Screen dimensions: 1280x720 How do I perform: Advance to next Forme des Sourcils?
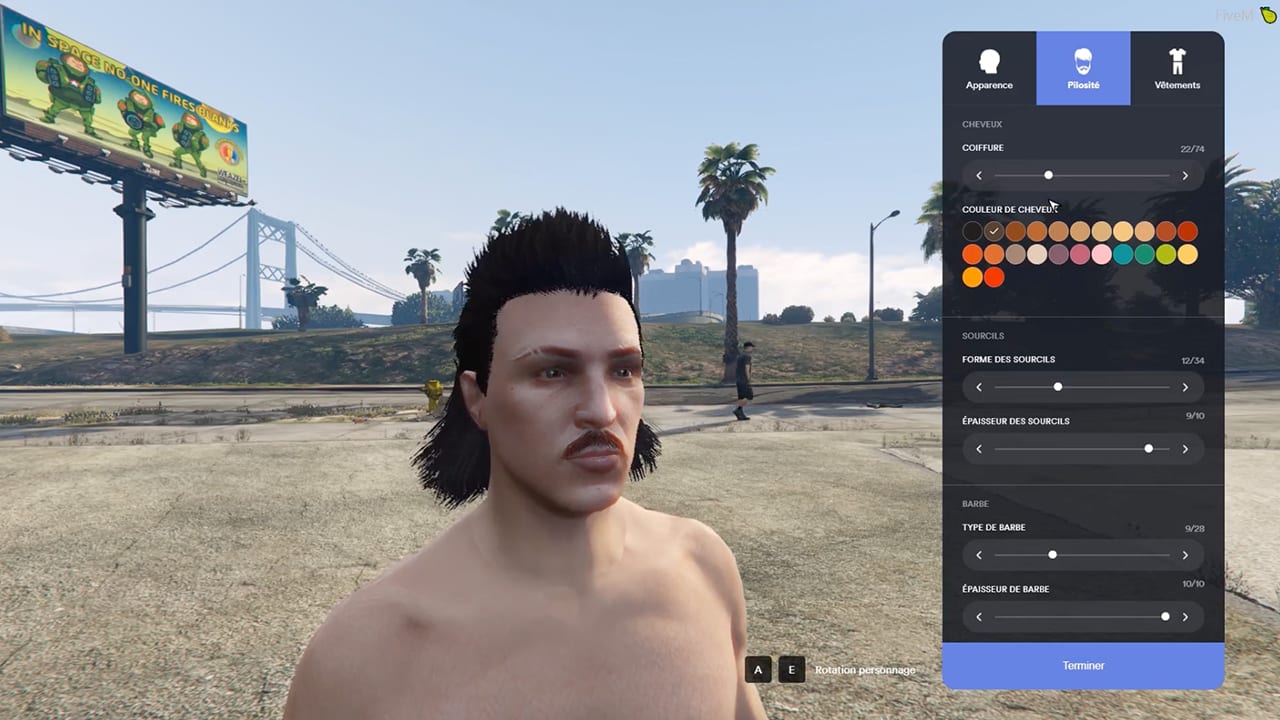pyautogui.click(x=1185, y=387)
